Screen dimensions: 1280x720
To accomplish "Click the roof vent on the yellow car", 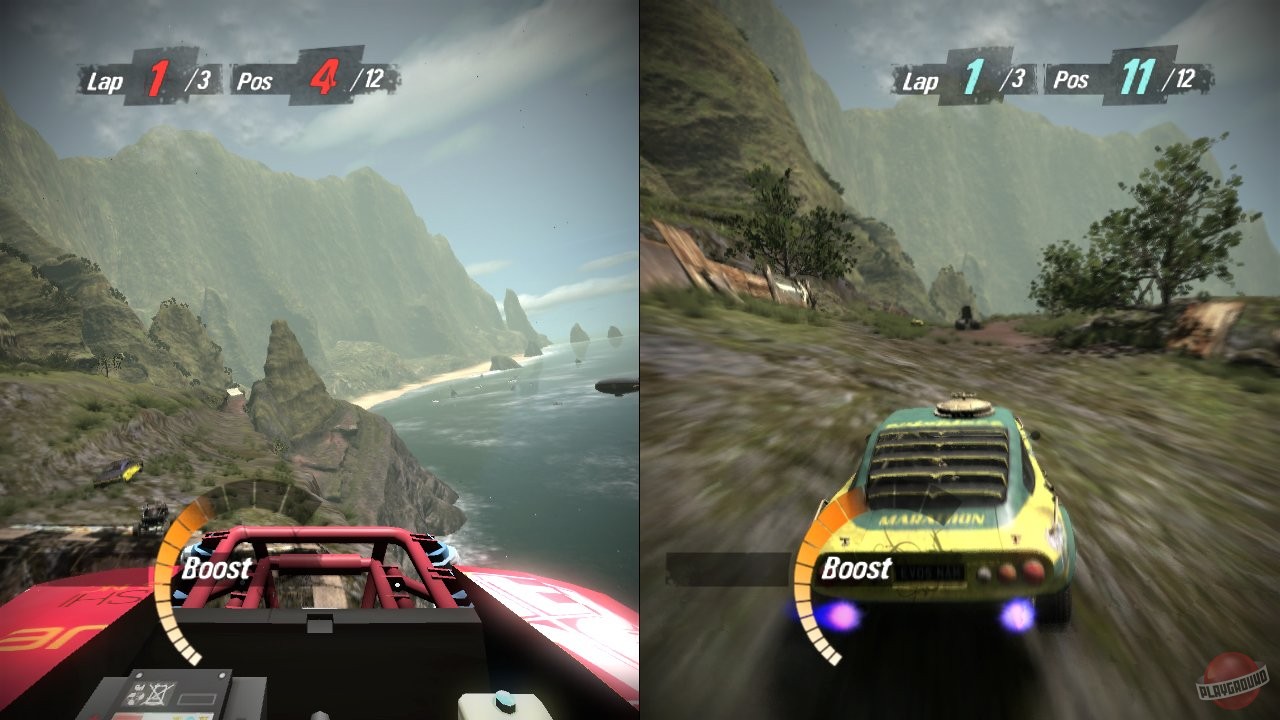I will tap(962, 407).
